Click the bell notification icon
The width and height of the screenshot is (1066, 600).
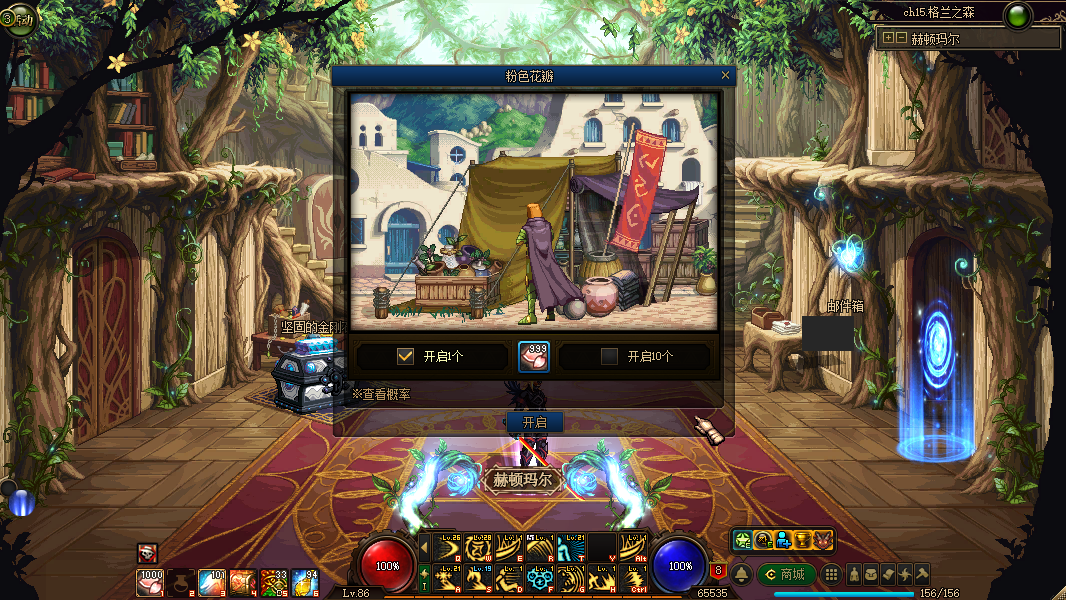[x=742, y=574]
